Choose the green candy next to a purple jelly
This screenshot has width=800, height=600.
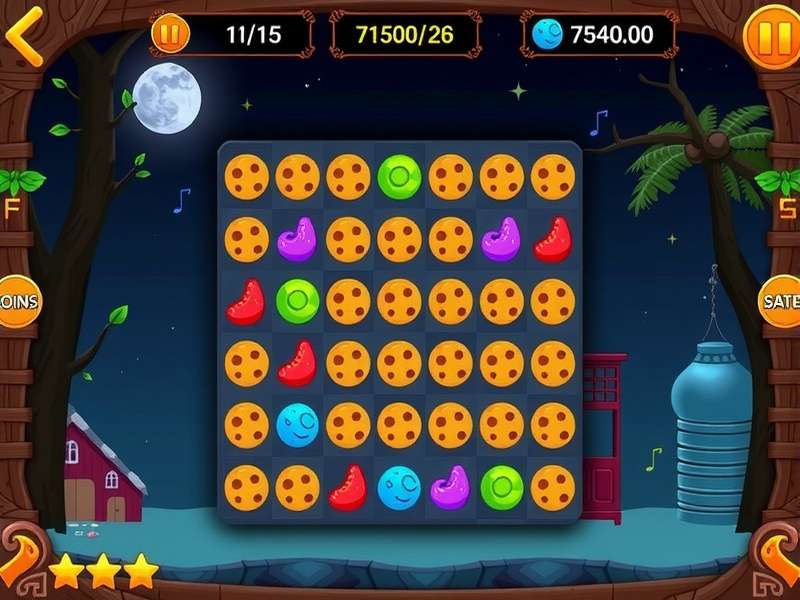(501, 487)
